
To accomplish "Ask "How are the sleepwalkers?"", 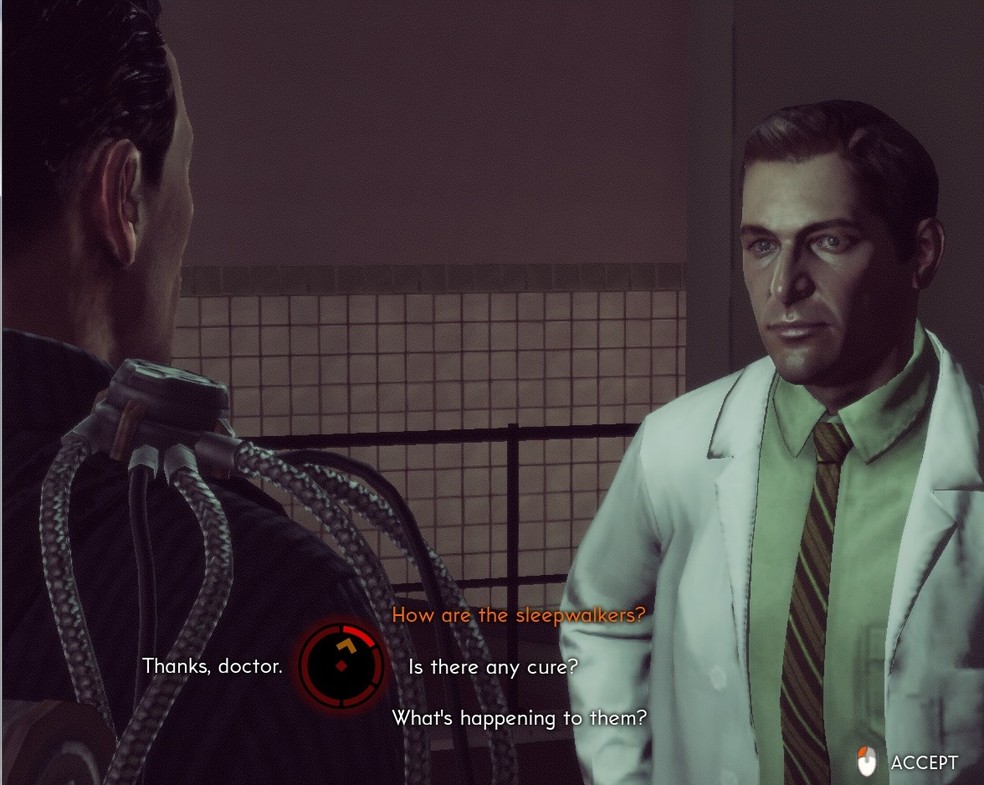I will pos(518,615).
